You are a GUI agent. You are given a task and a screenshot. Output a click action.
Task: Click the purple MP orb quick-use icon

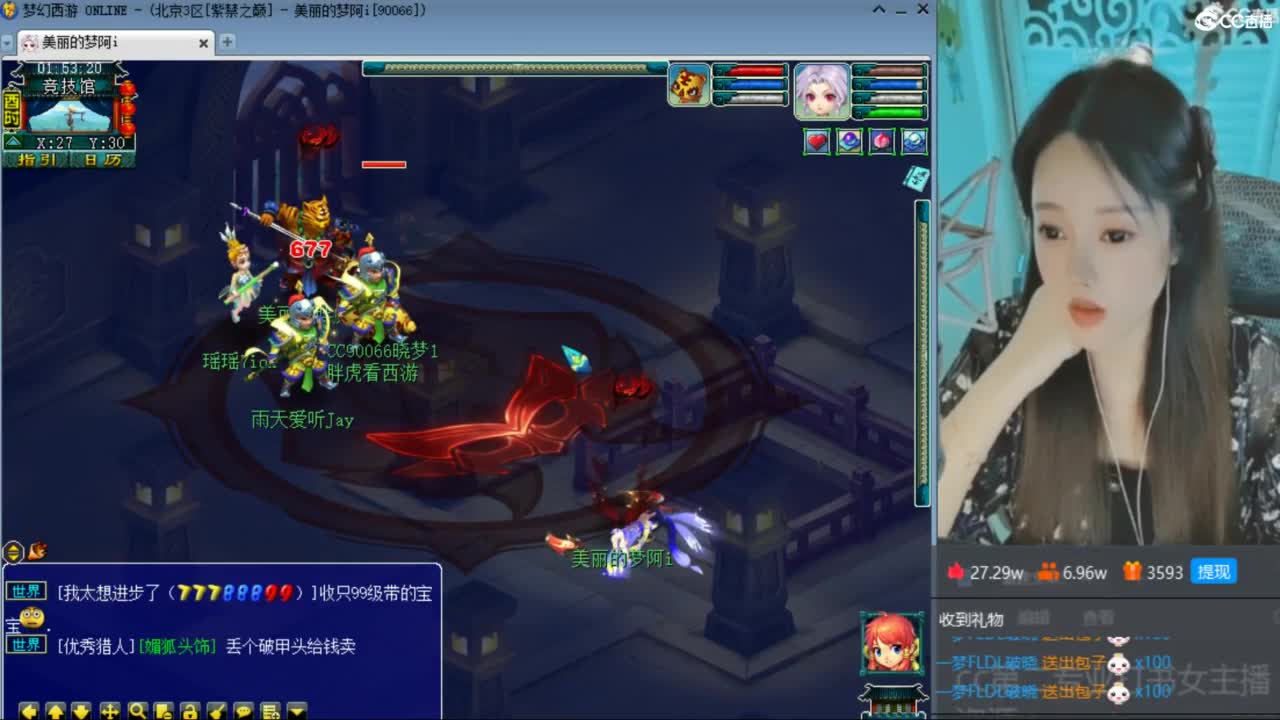[x=849, y=141]
